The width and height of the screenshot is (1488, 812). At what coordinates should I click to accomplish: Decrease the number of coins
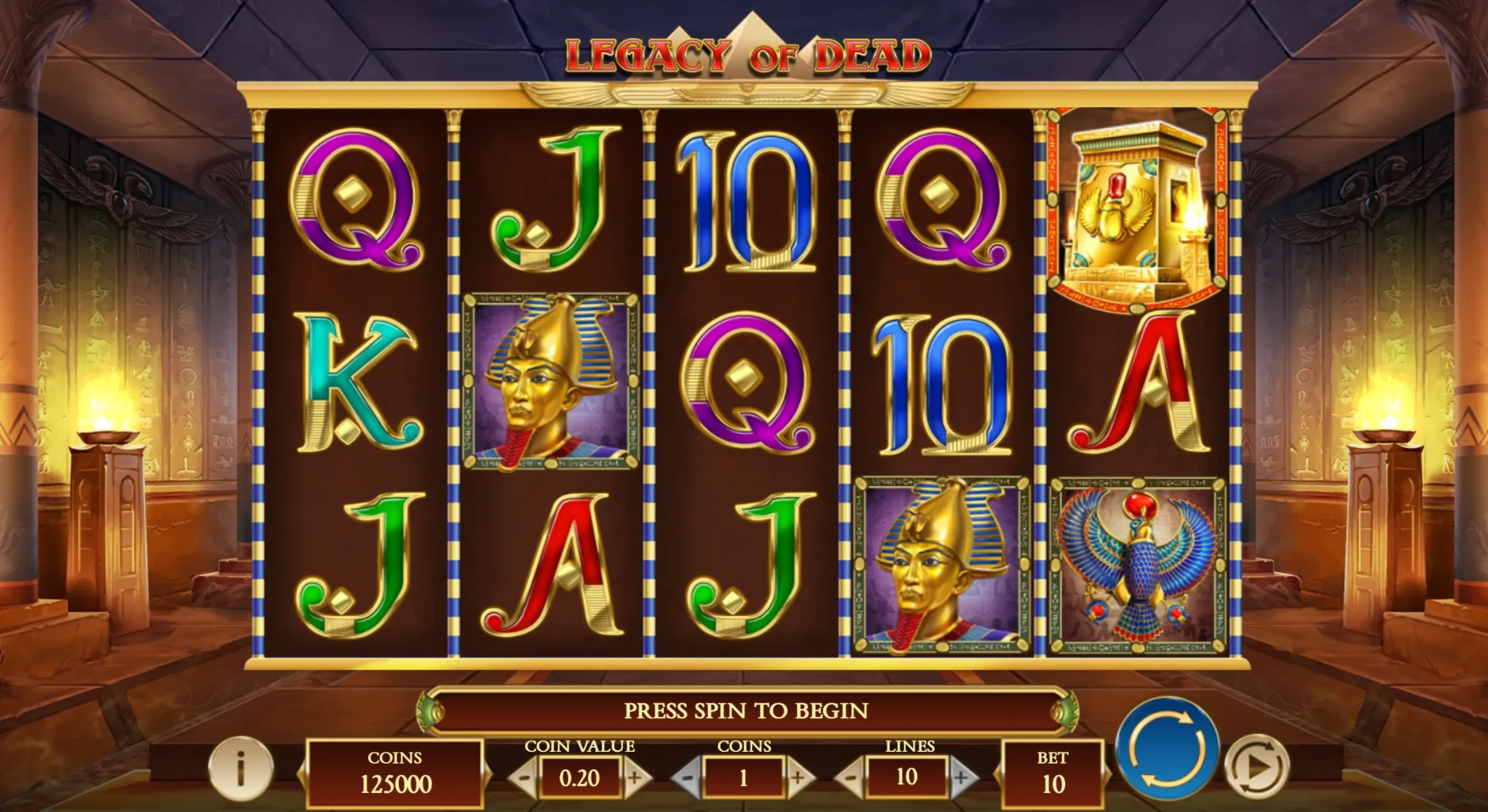688,778
